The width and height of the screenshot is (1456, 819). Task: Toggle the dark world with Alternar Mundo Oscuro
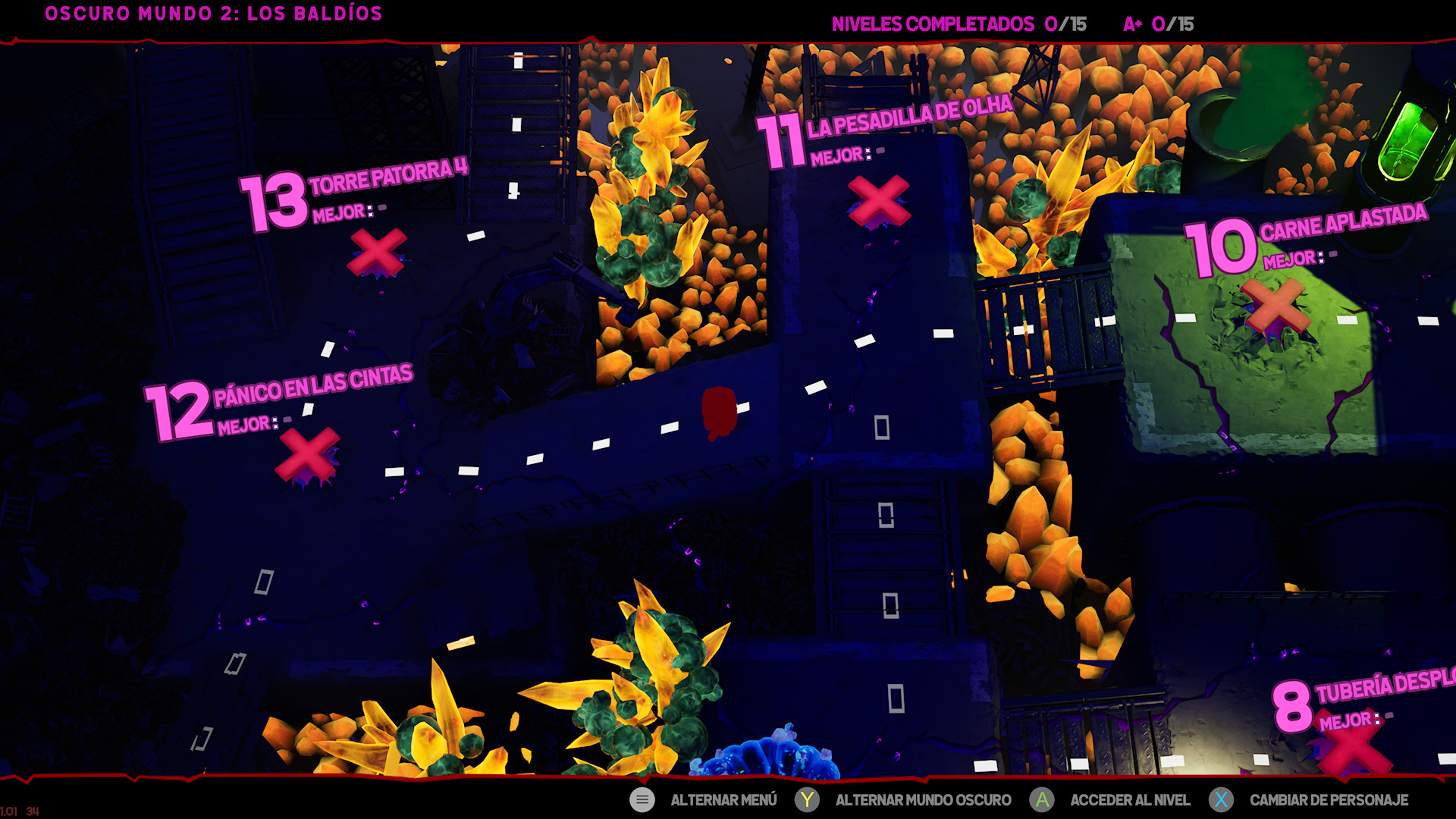point(921,800)
